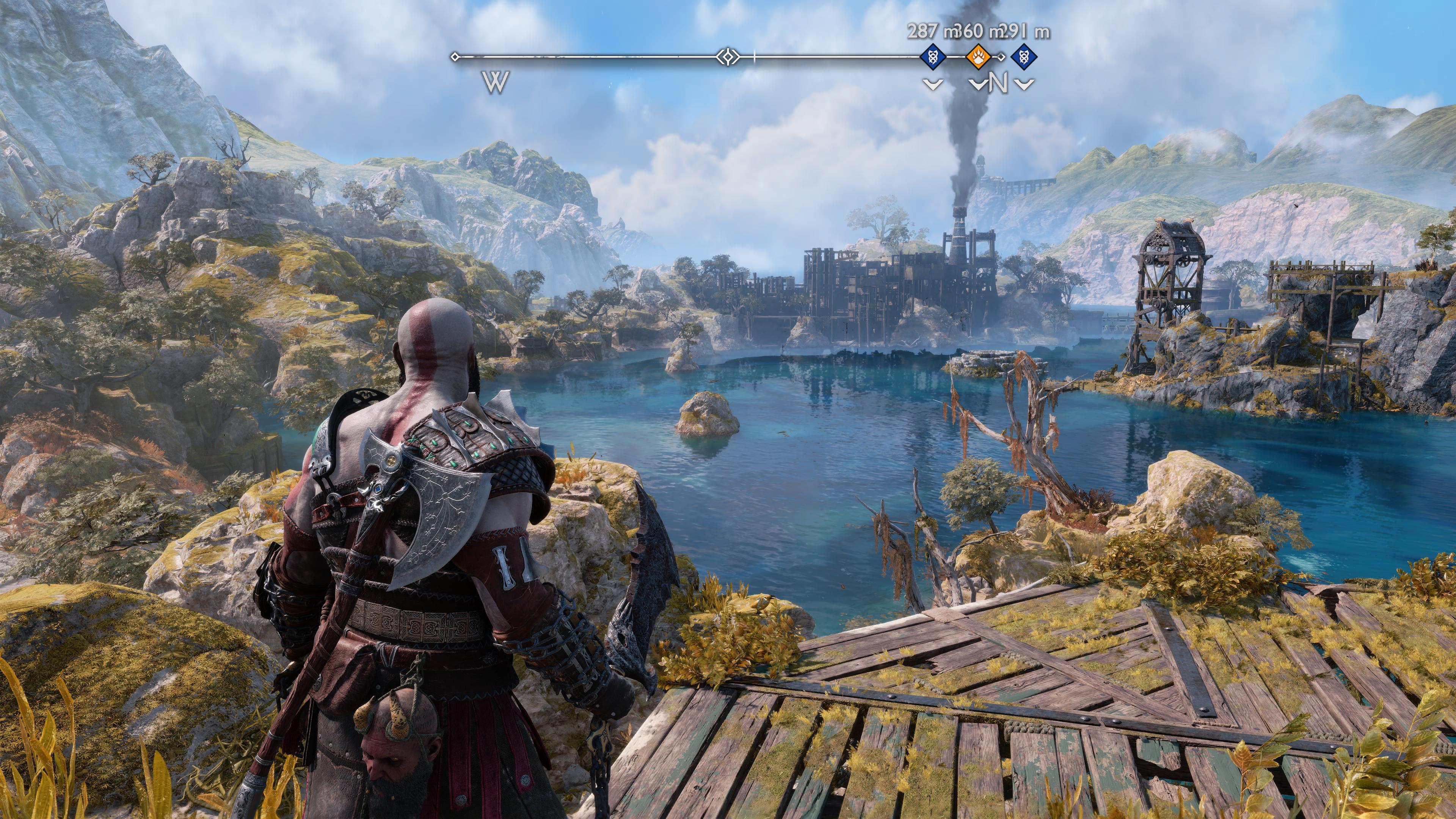Select the blue knot marker at 287 m
1456x819 pixels.
coord(933,56)
